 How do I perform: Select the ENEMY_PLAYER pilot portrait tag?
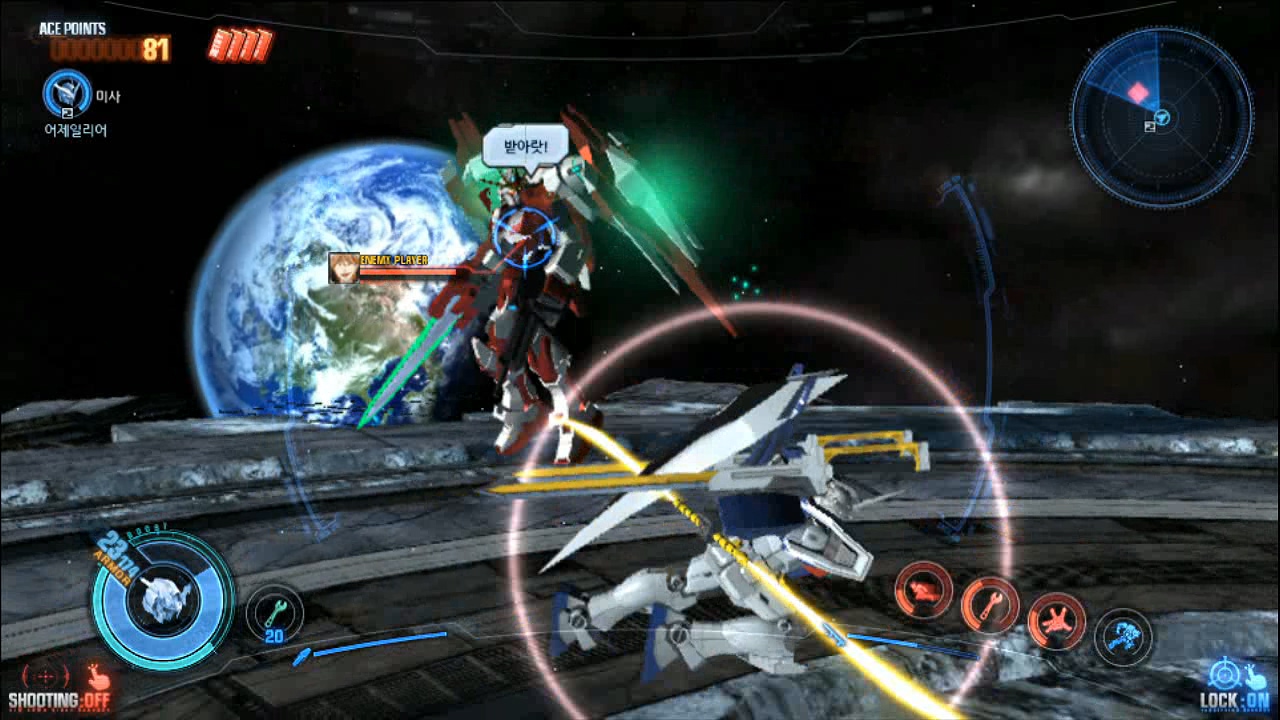coord(344,268)
